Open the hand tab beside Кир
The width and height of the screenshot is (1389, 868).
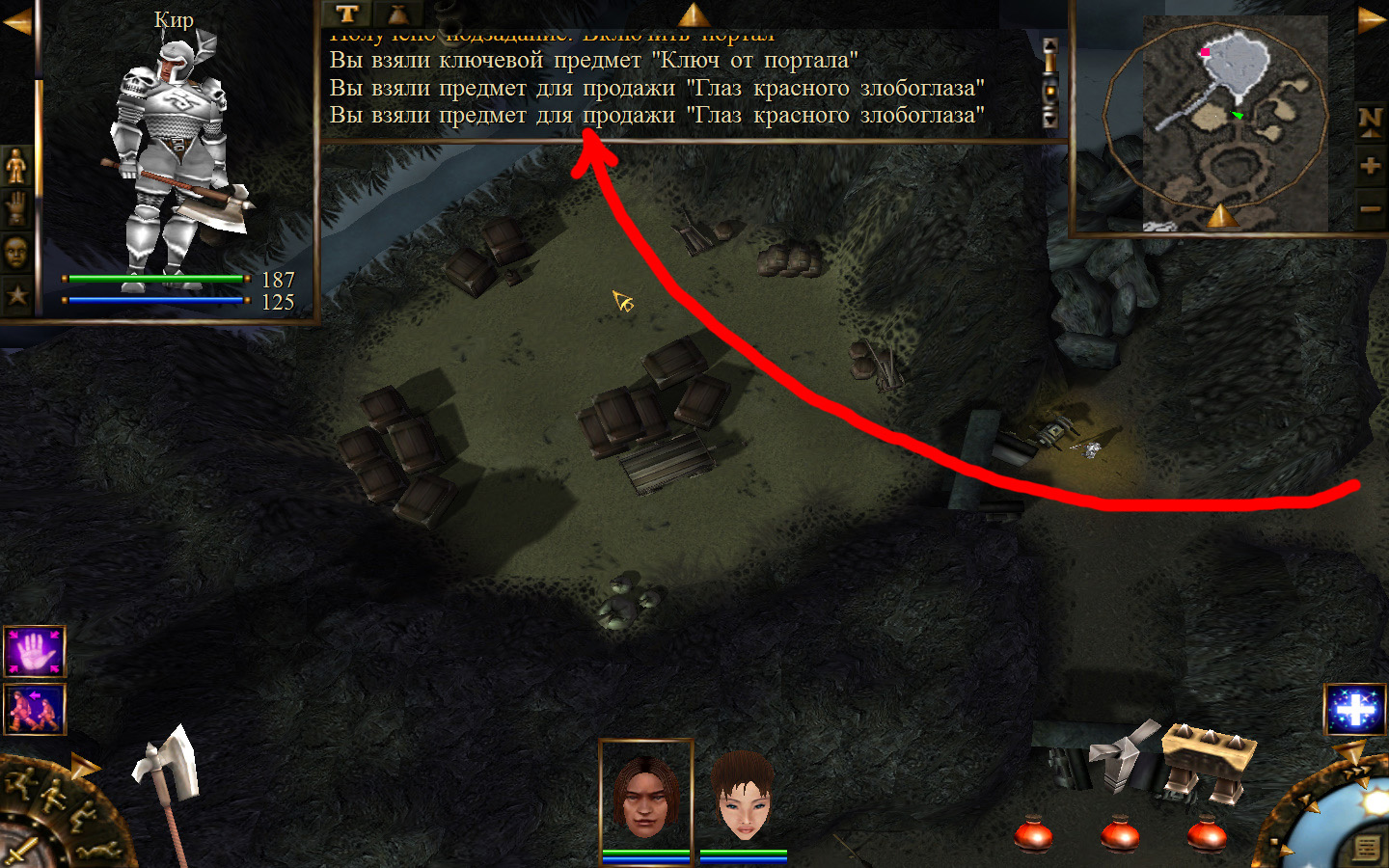coord(16,208)
